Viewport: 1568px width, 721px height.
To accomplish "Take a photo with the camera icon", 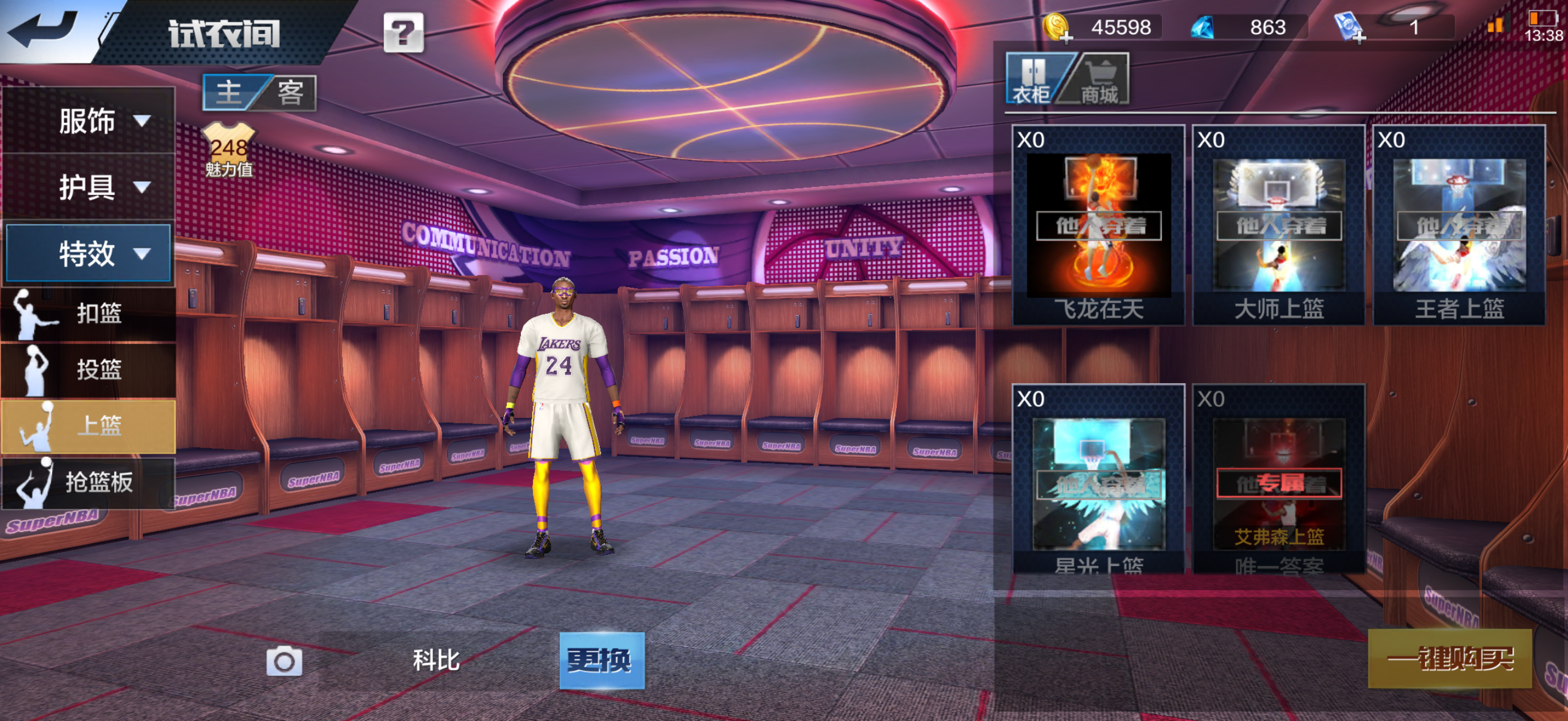I will point(284,661).
